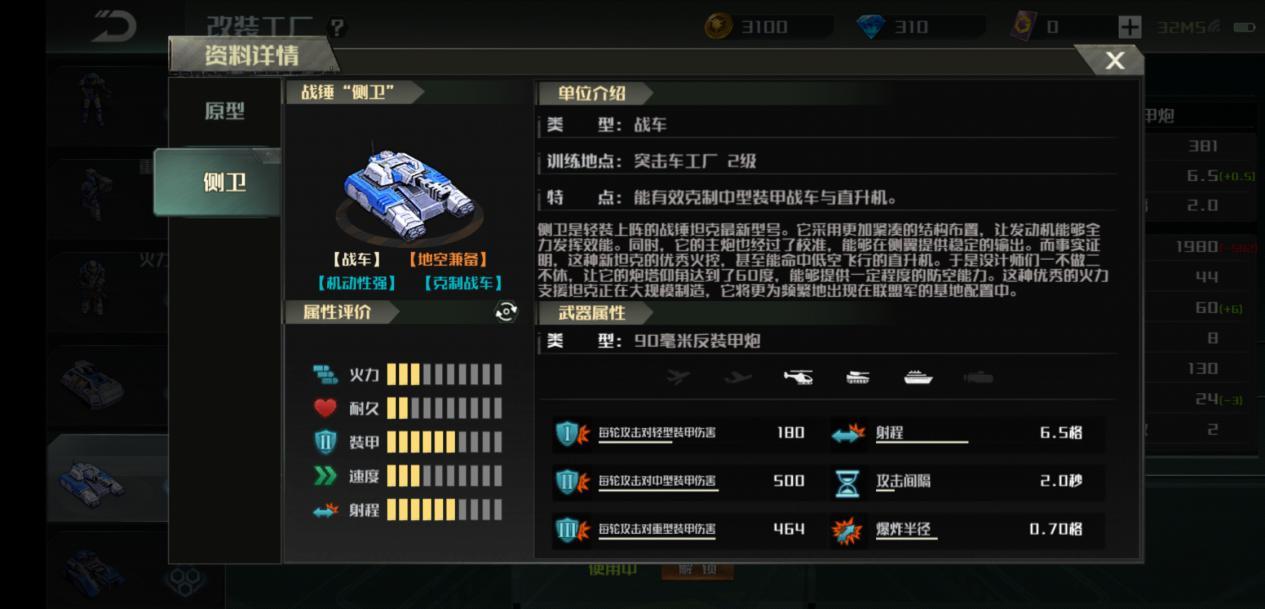Select the helicopter target type icon
The height and width of the screenshot is (609, 1265).
(798, 377)
